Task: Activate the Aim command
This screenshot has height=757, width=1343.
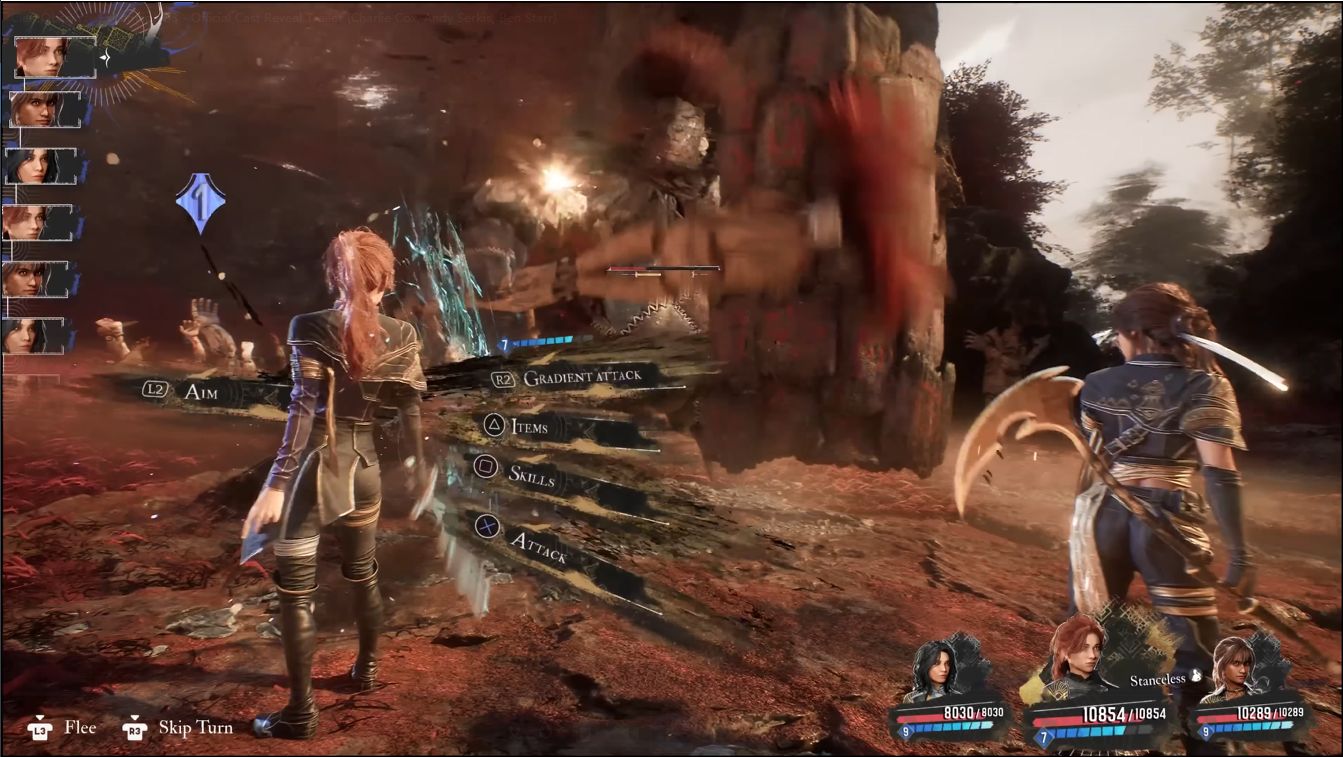Action: point(201,392)
